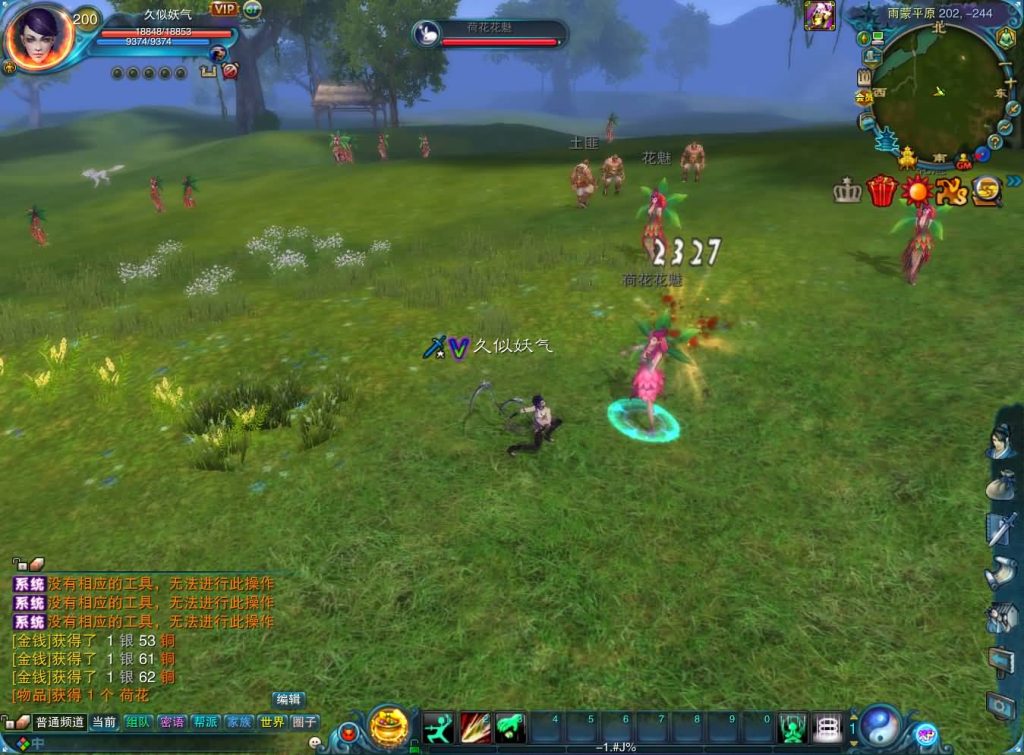Click the silver crown icon
Image resolution: width=1024 pixels, height=755 pixels.
click(x=848, y=191)
